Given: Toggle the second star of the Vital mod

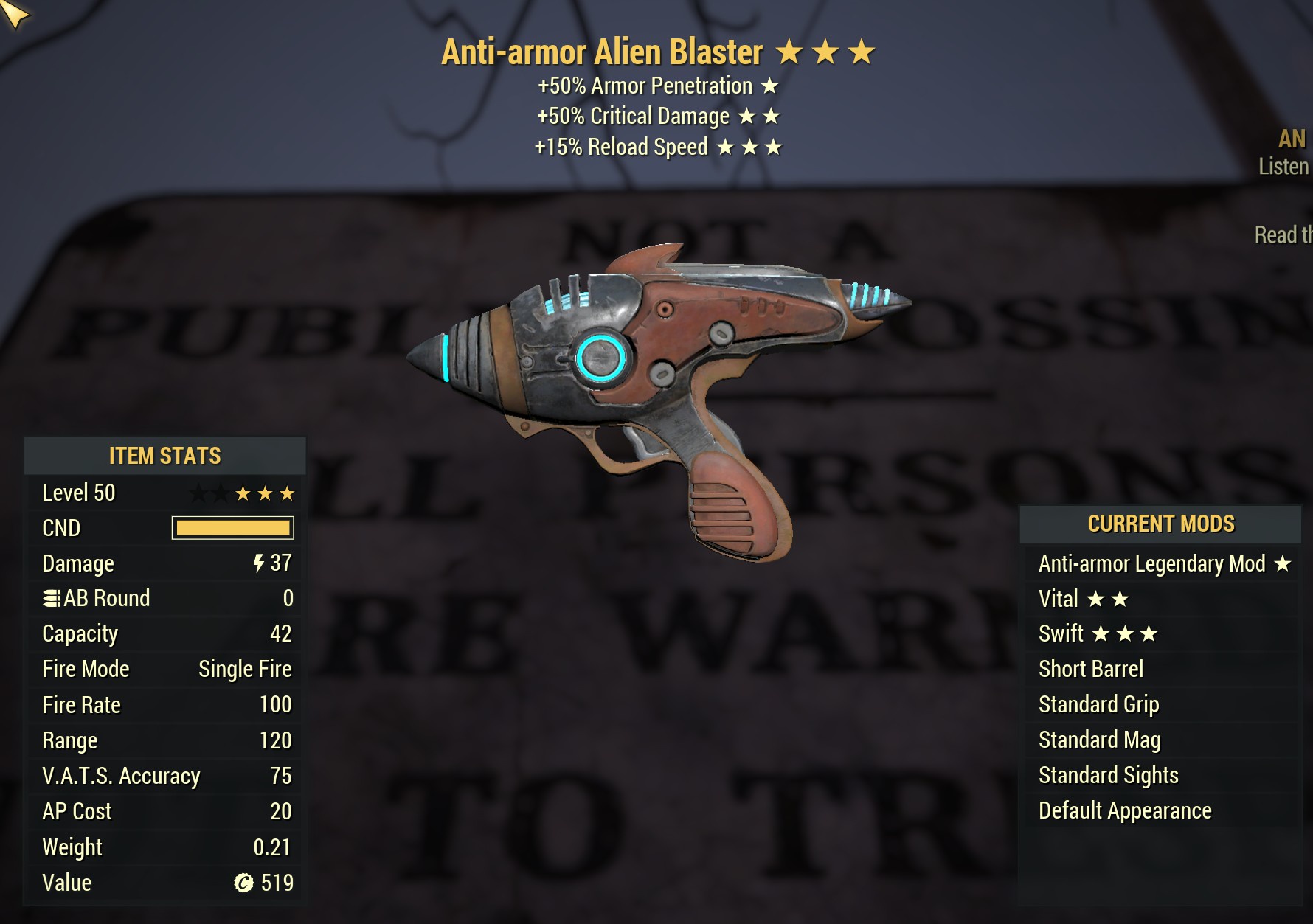Looking at the screenshot, I should point(1118,598).
